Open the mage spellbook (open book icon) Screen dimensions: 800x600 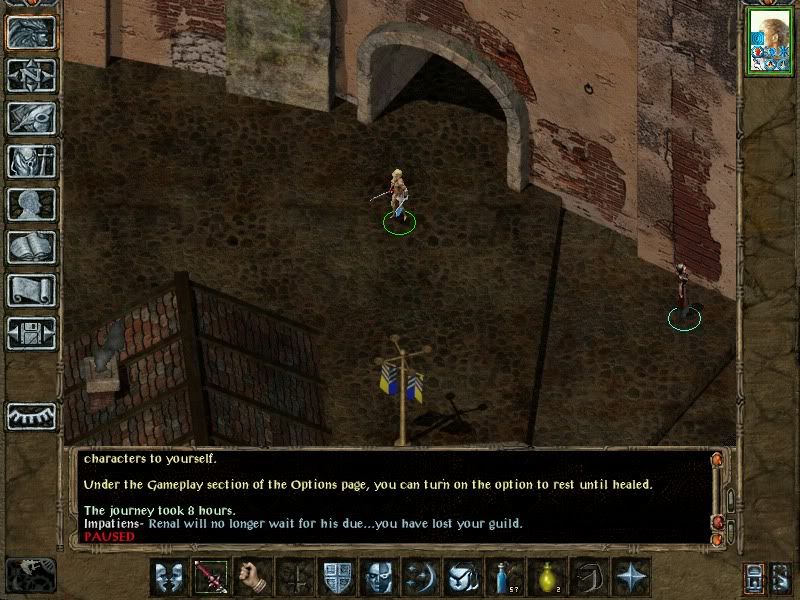click(x=31, y=247)
